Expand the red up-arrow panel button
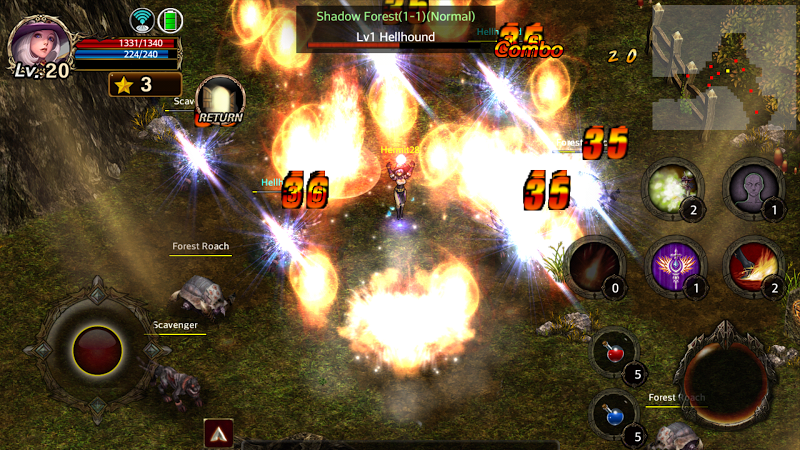The width and height of the screenshot is (800, 450). [219, 433]
